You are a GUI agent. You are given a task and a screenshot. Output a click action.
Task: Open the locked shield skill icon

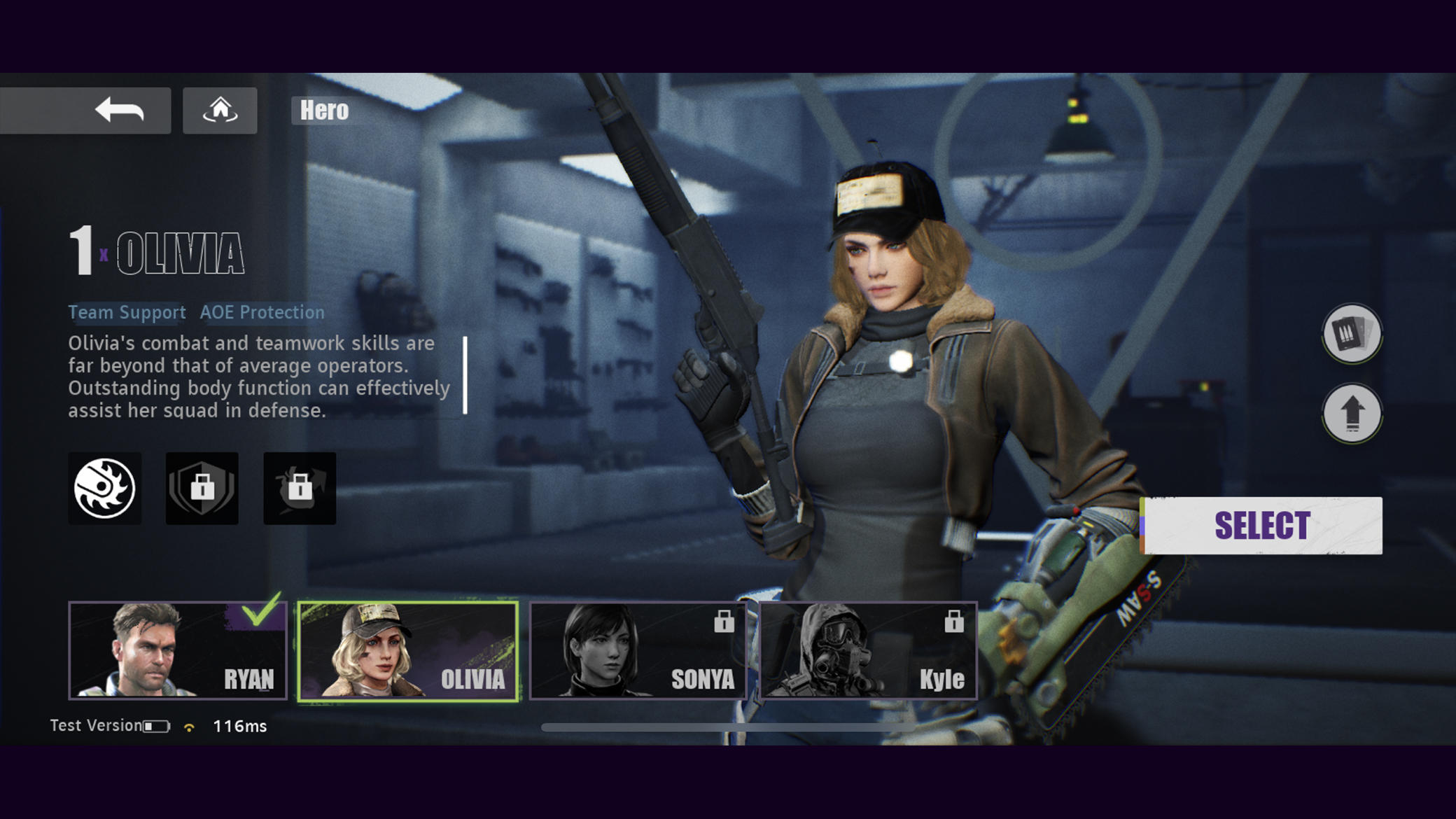tap(202, 488)
